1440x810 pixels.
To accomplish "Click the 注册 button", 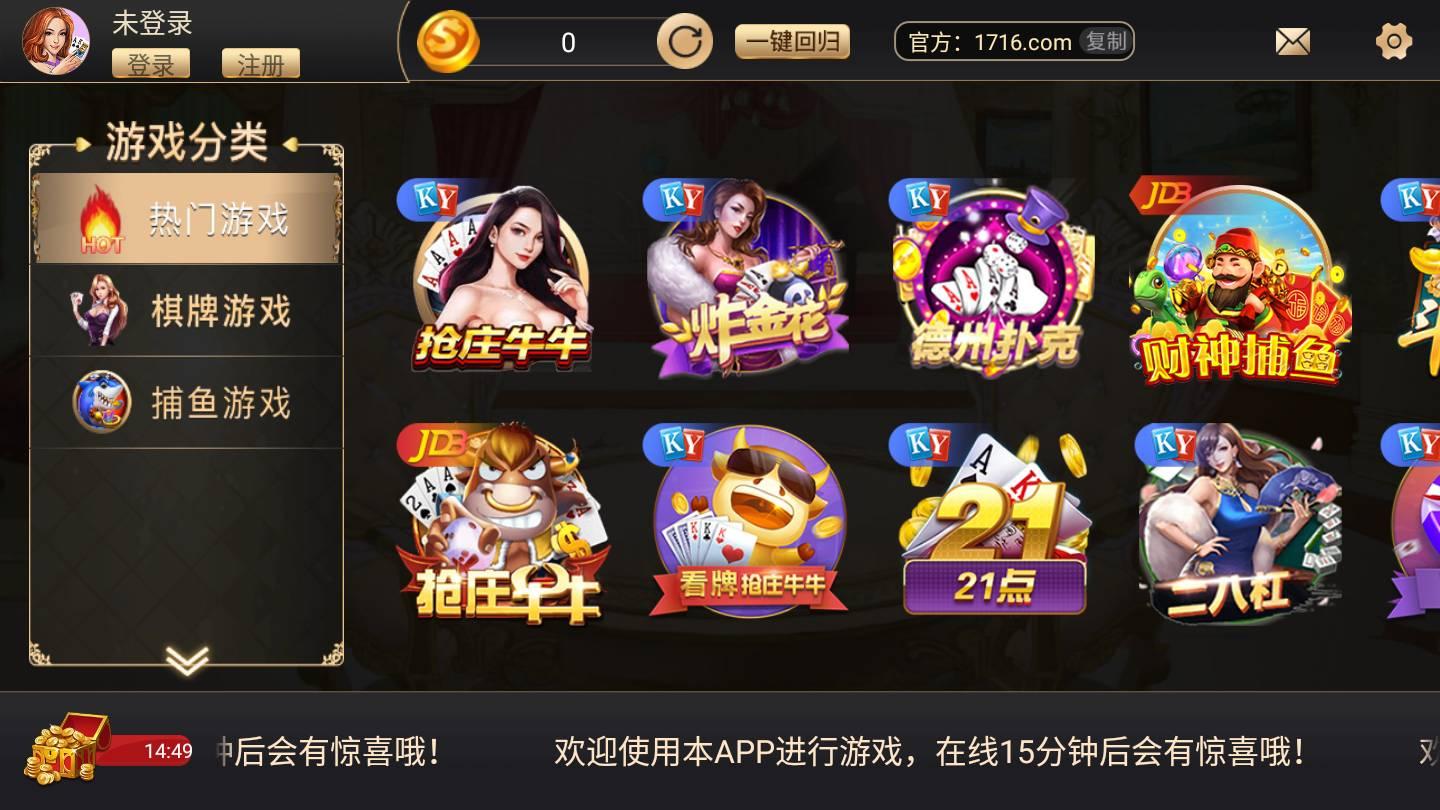I will click(x=263, y=64).
